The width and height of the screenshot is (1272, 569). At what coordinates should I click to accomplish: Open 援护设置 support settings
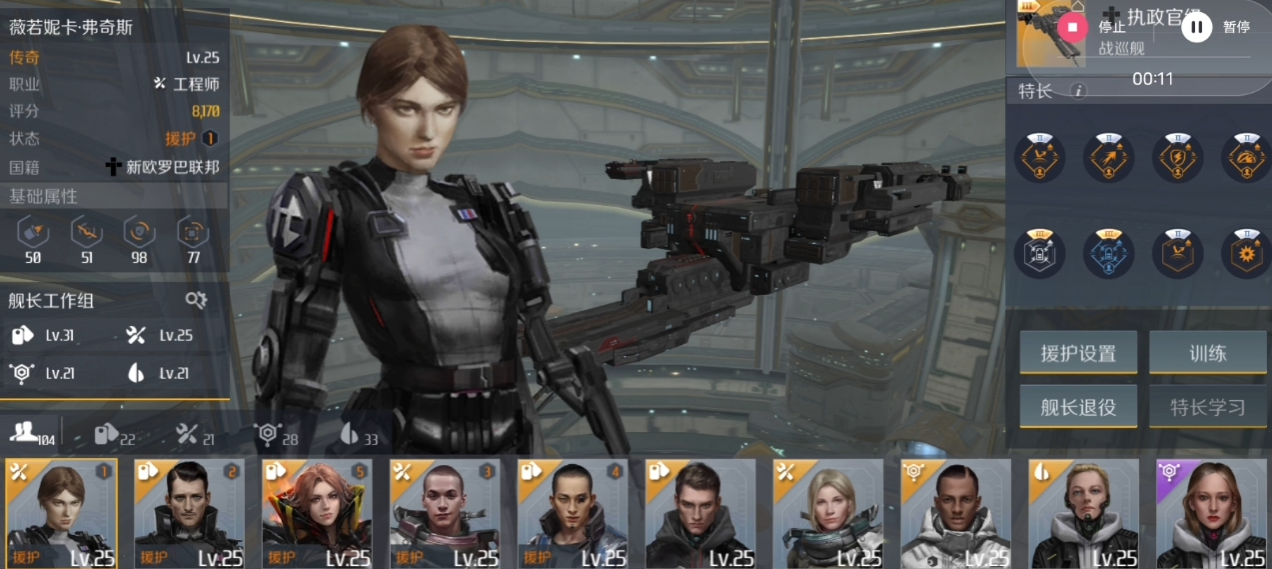[x=1078, y=353]
